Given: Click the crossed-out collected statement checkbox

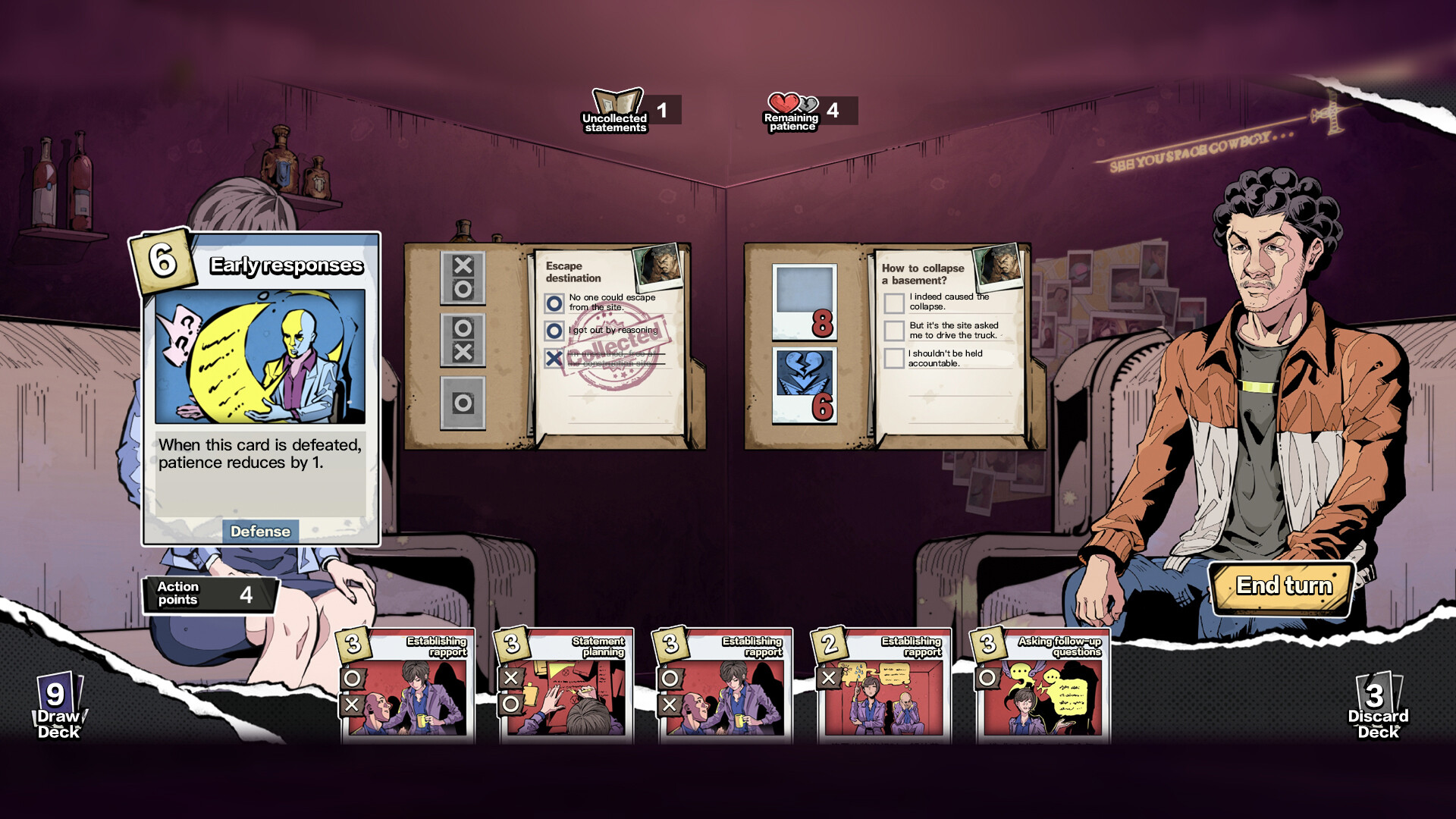Looking at the screenshot, I should click(x=554, y=359).
